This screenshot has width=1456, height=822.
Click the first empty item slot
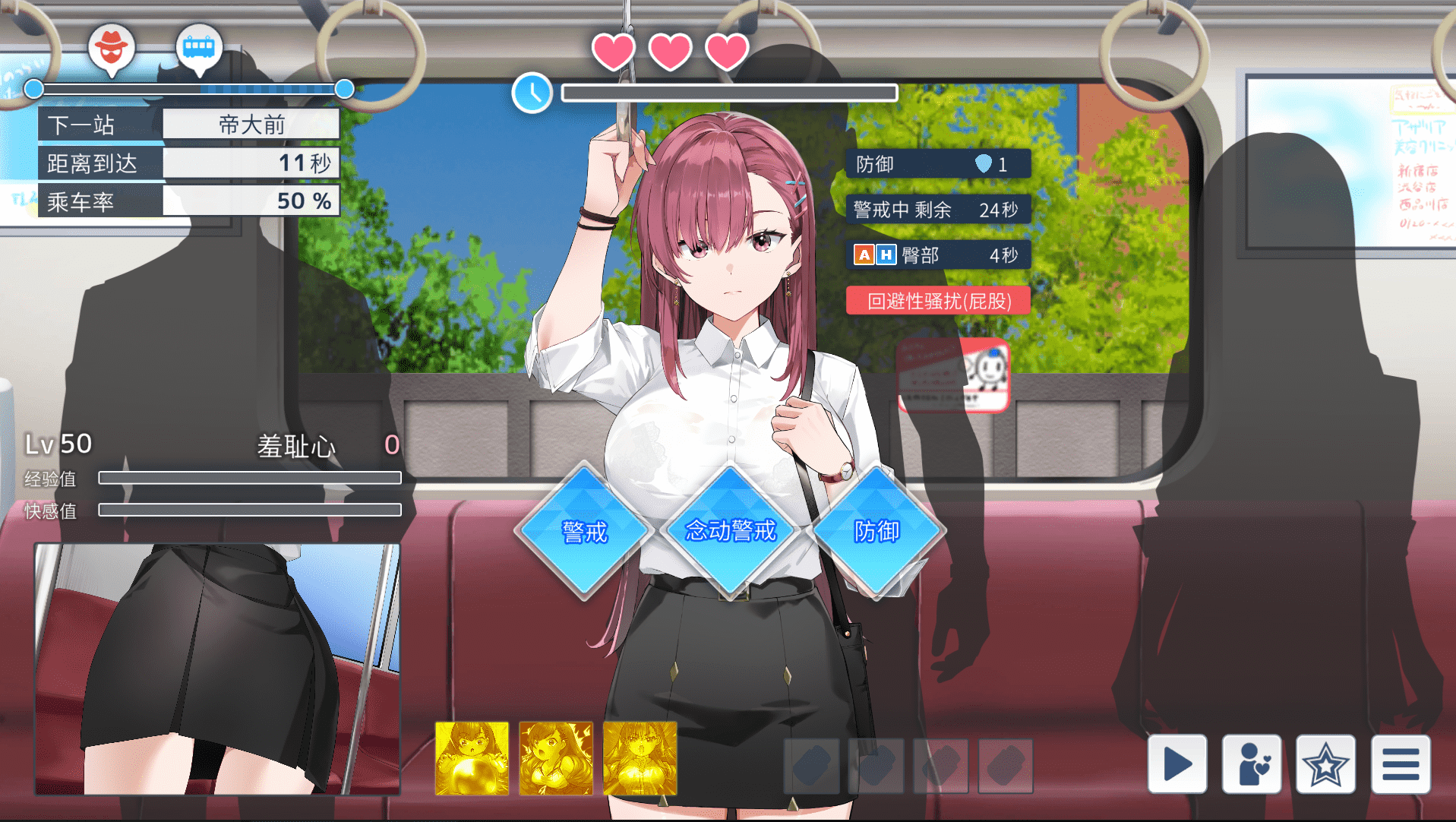point(812,767)
